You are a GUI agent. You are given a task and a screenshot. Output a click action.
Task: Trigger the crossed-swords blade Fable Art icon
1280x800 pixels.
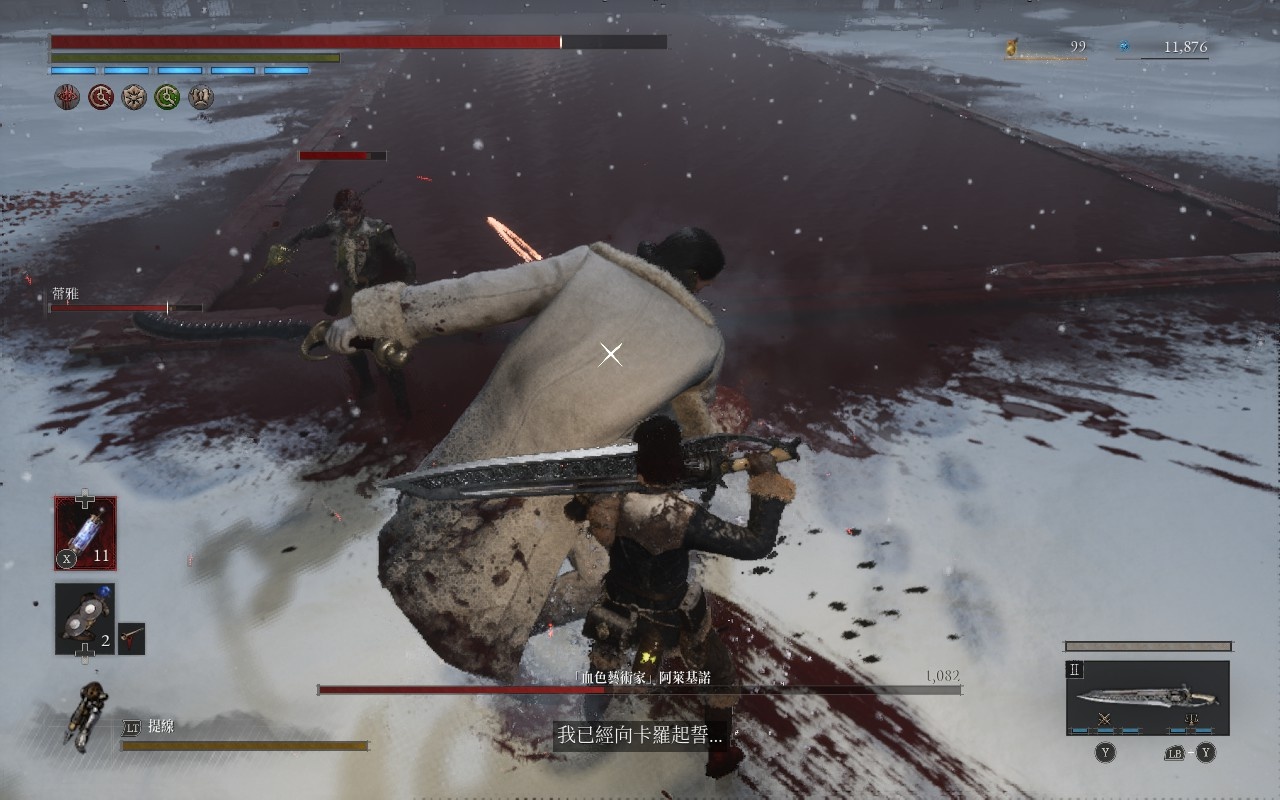[1105, 720]
